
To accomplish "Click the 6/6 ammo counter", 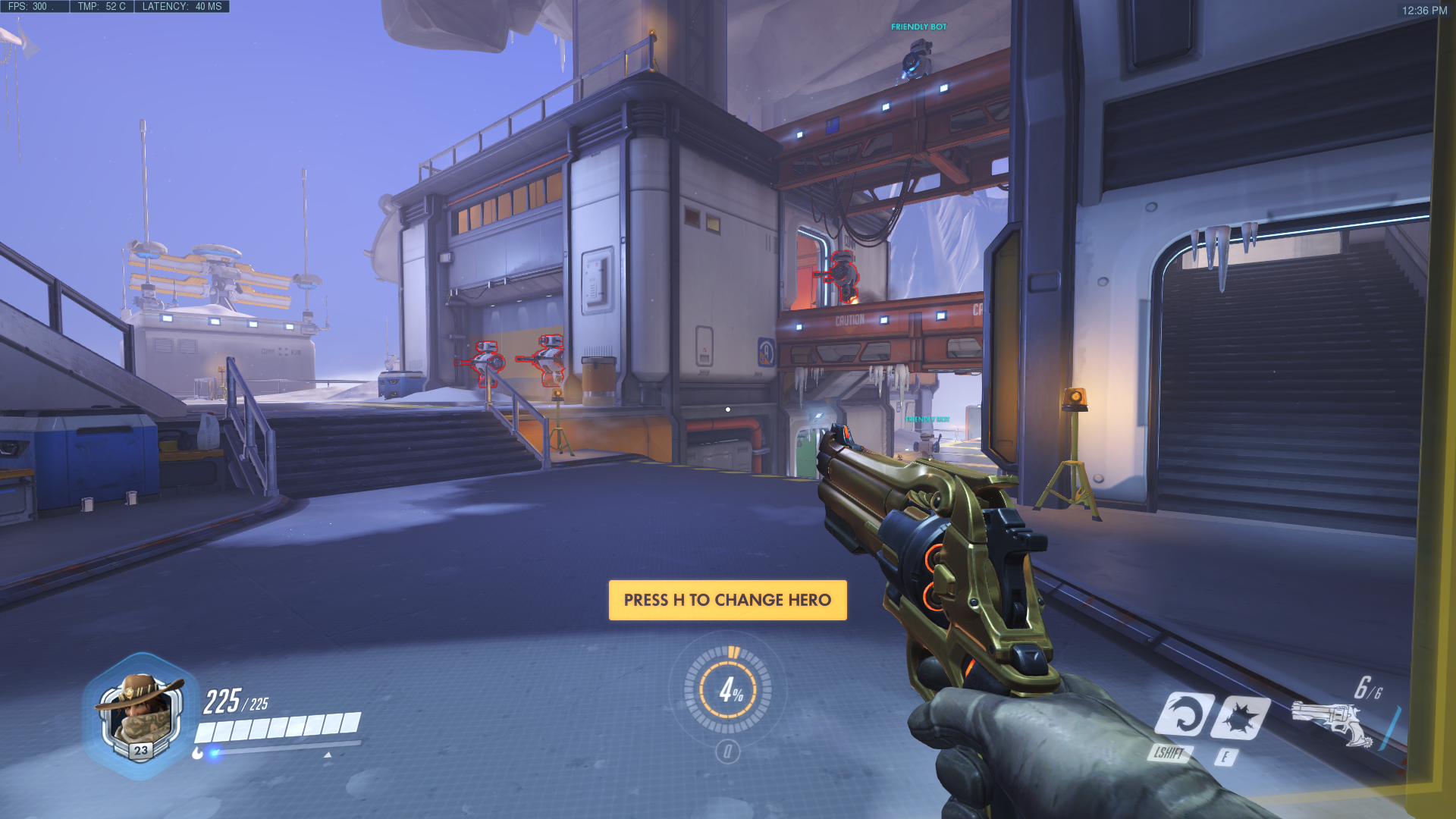I will 1370,688.
